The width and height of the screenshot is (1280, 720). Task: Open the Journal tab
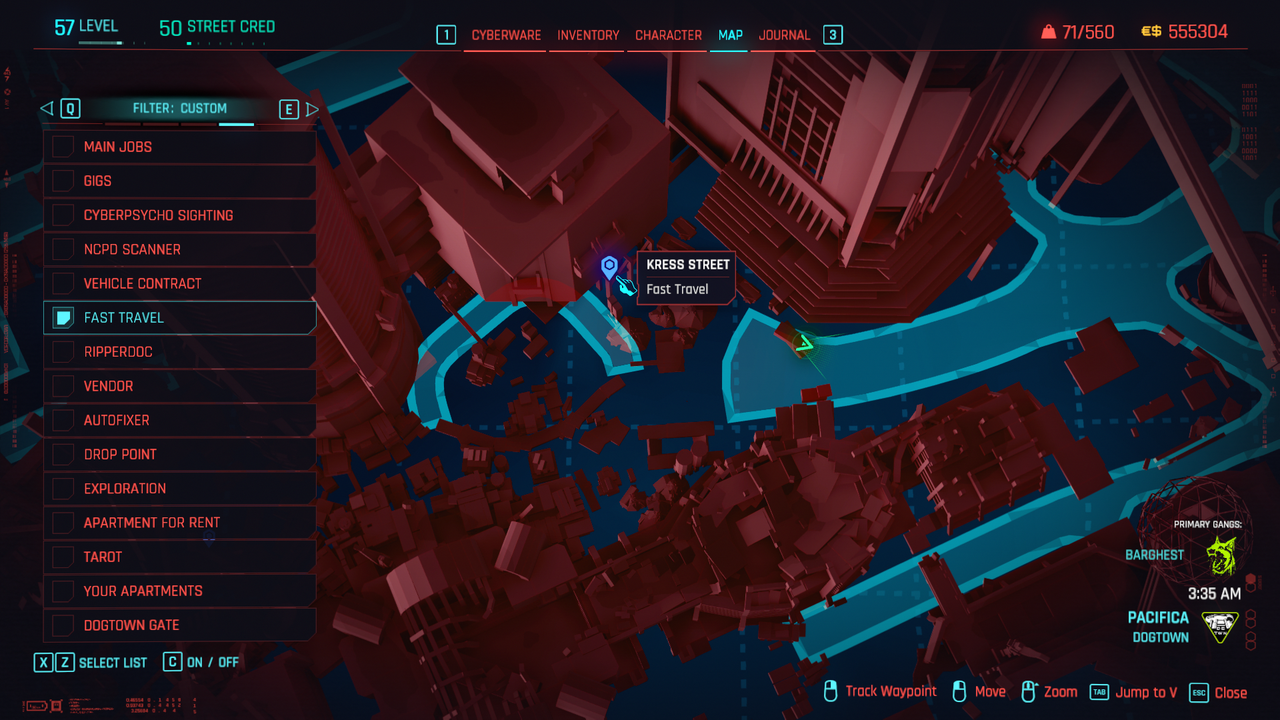click(784, 35)
